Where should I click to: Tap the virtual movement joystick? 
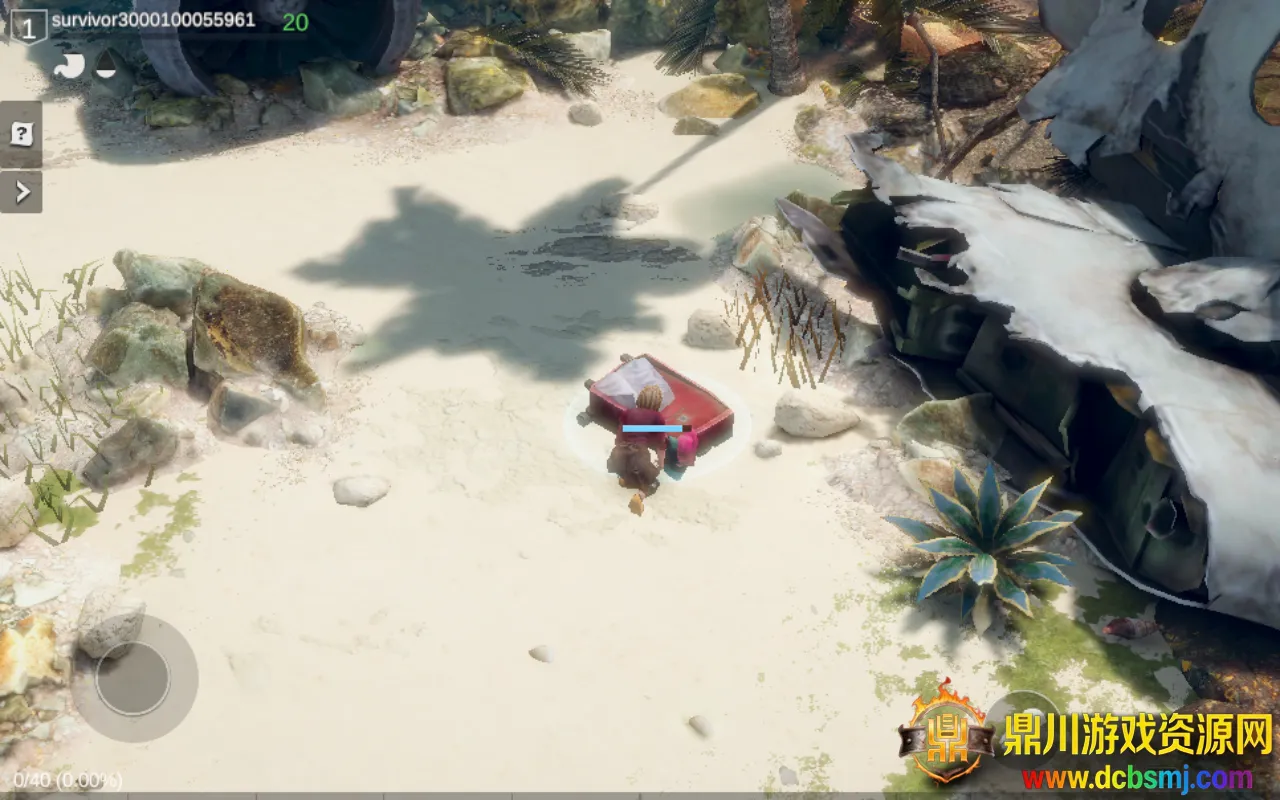134,678
